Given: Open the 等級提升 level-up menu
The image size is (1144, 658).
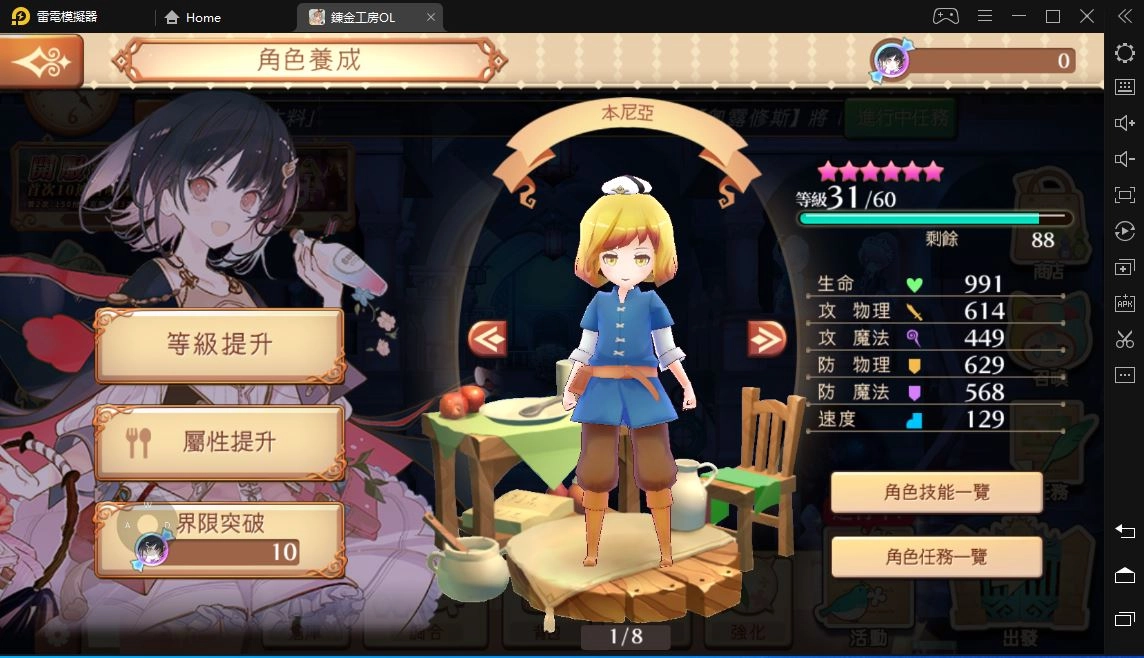Looking at the screenshot, I should [219, 345].
